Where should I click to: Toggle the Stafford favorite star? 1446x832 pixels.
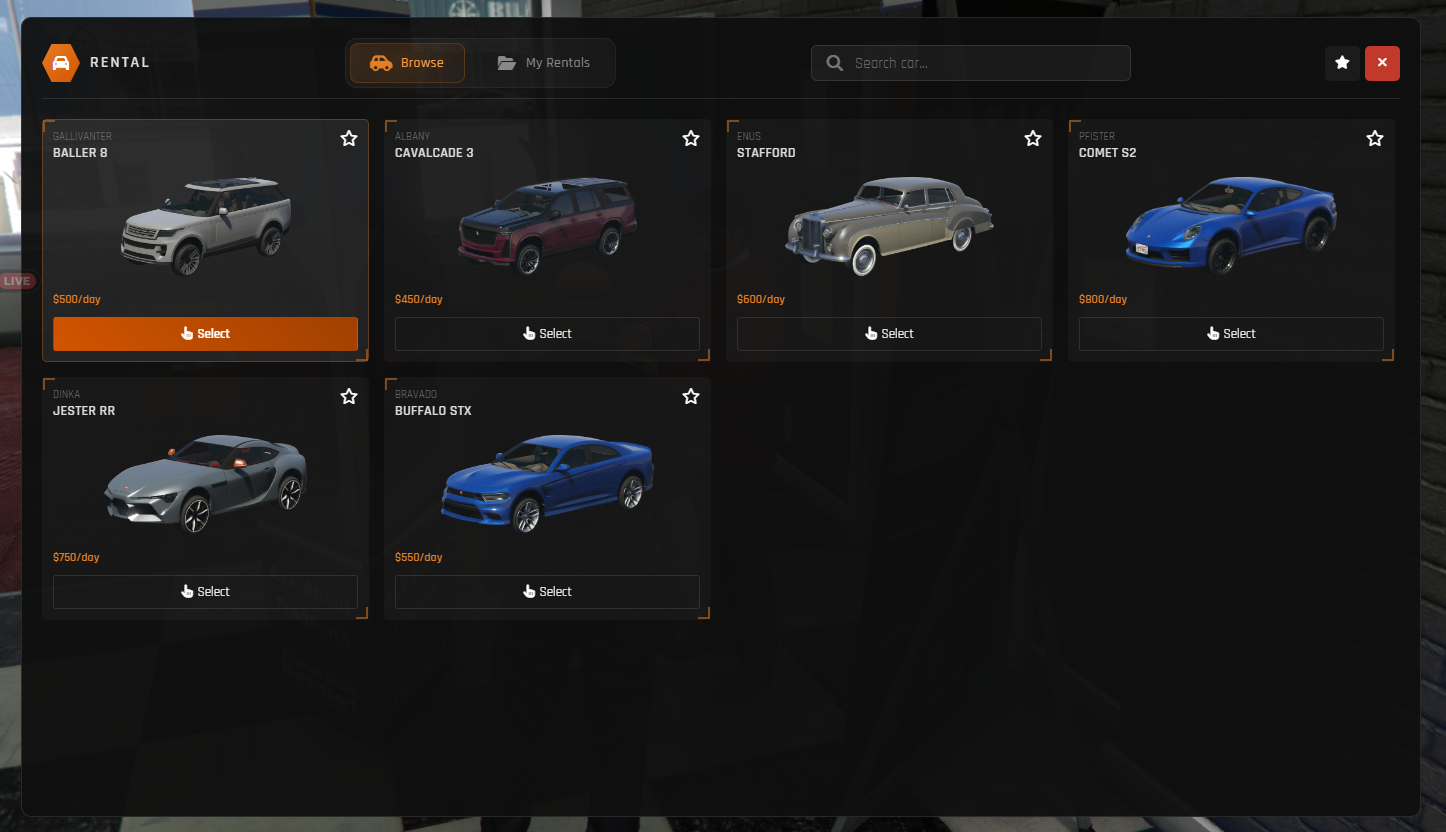1032,138
